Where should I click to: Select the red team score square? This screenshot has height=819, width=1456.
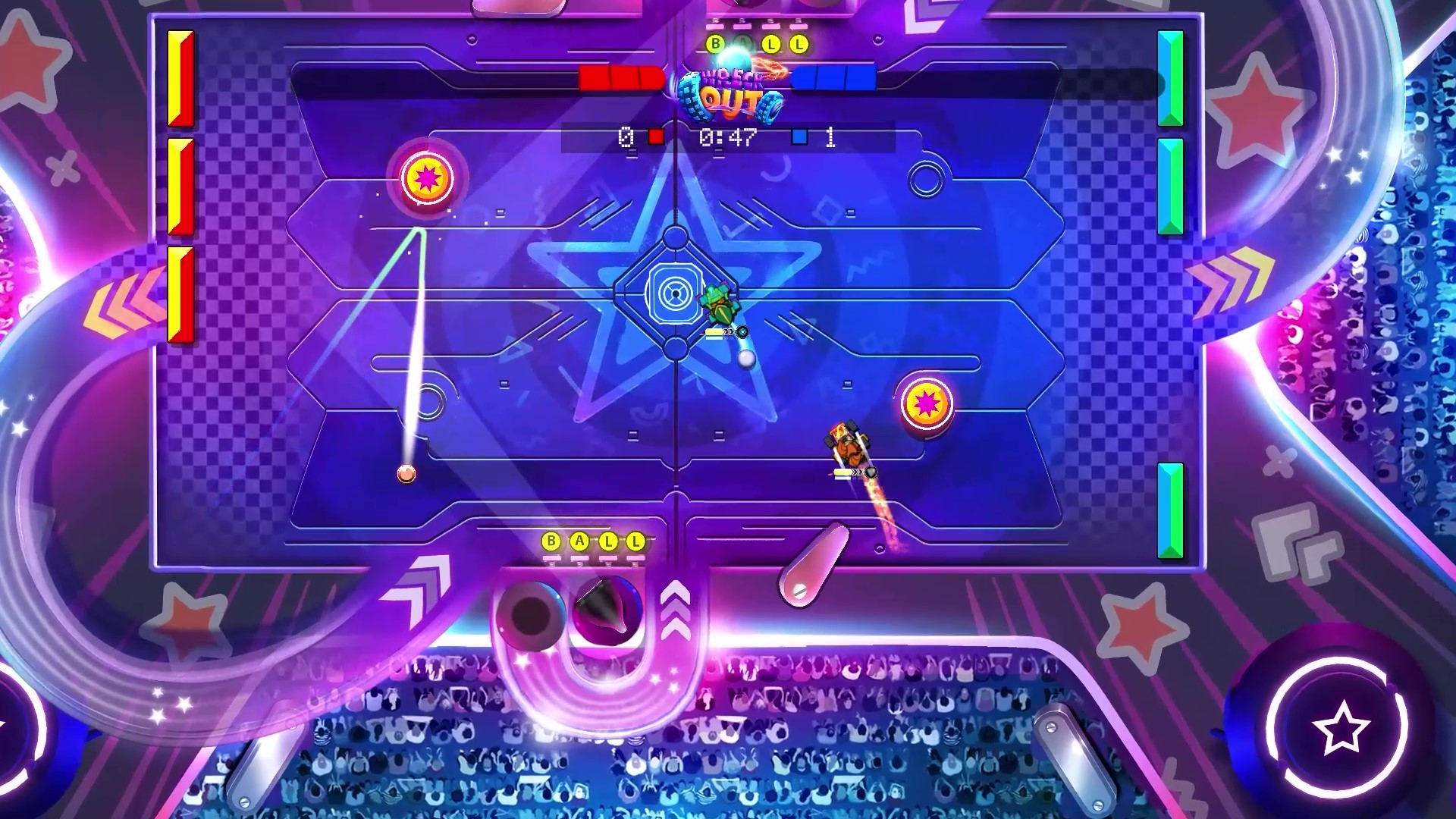(656, 136)
